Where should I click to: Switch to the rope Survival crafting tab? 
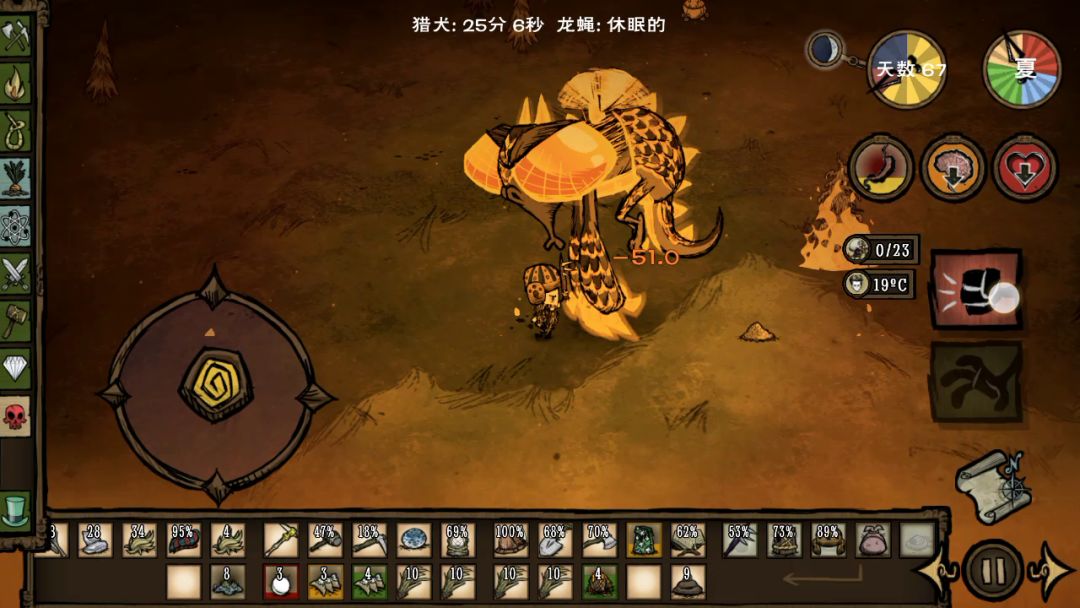coord(15,131)
